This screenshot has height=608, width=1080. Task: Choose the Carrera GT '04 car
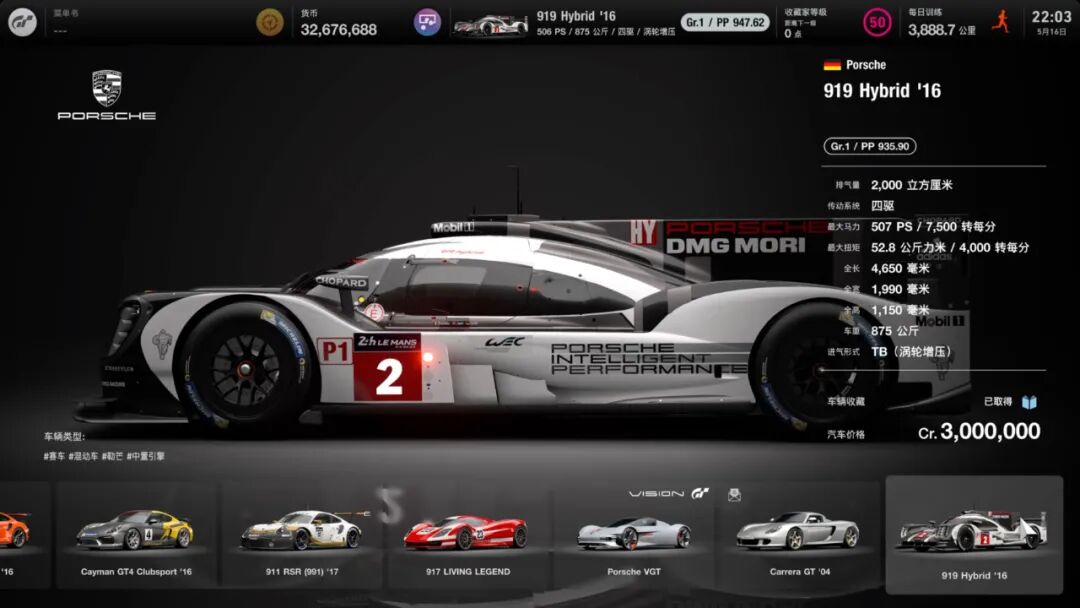click(x=797, y=535)
